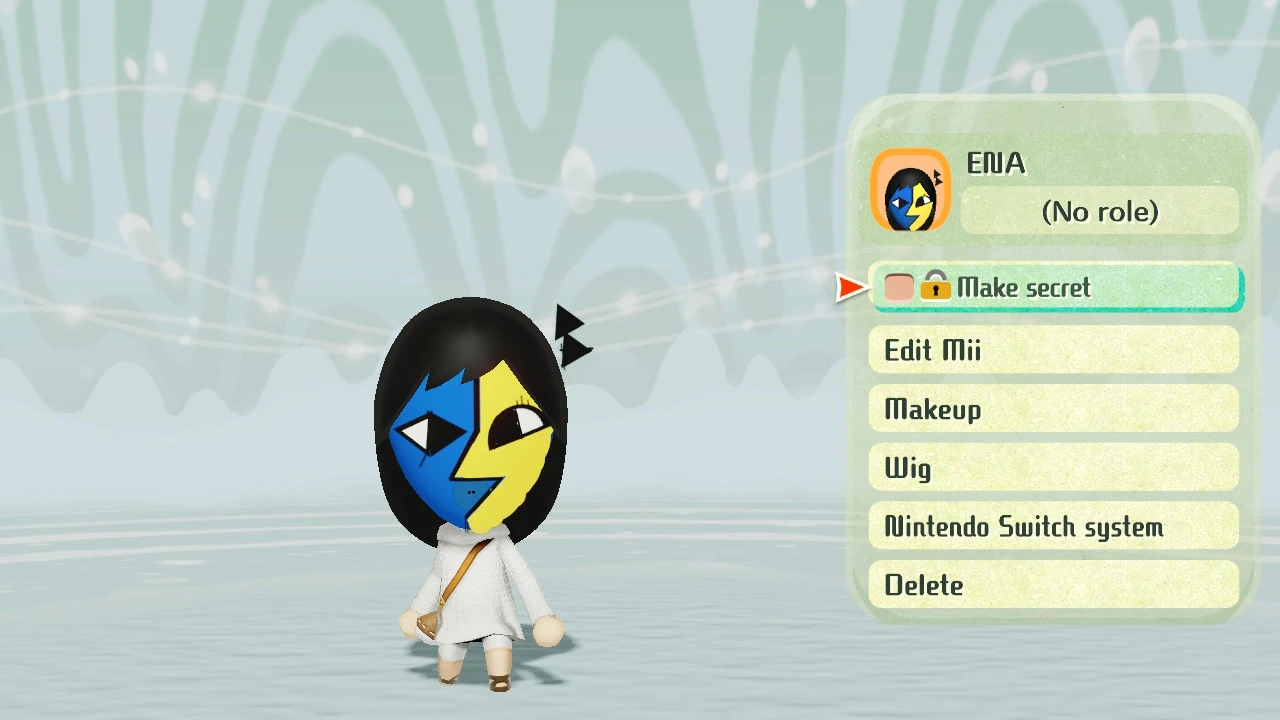This screenshot has height=720, width=1280.
Task: Click ENA's Mii portrait icon
Action: tap(910, 190)
